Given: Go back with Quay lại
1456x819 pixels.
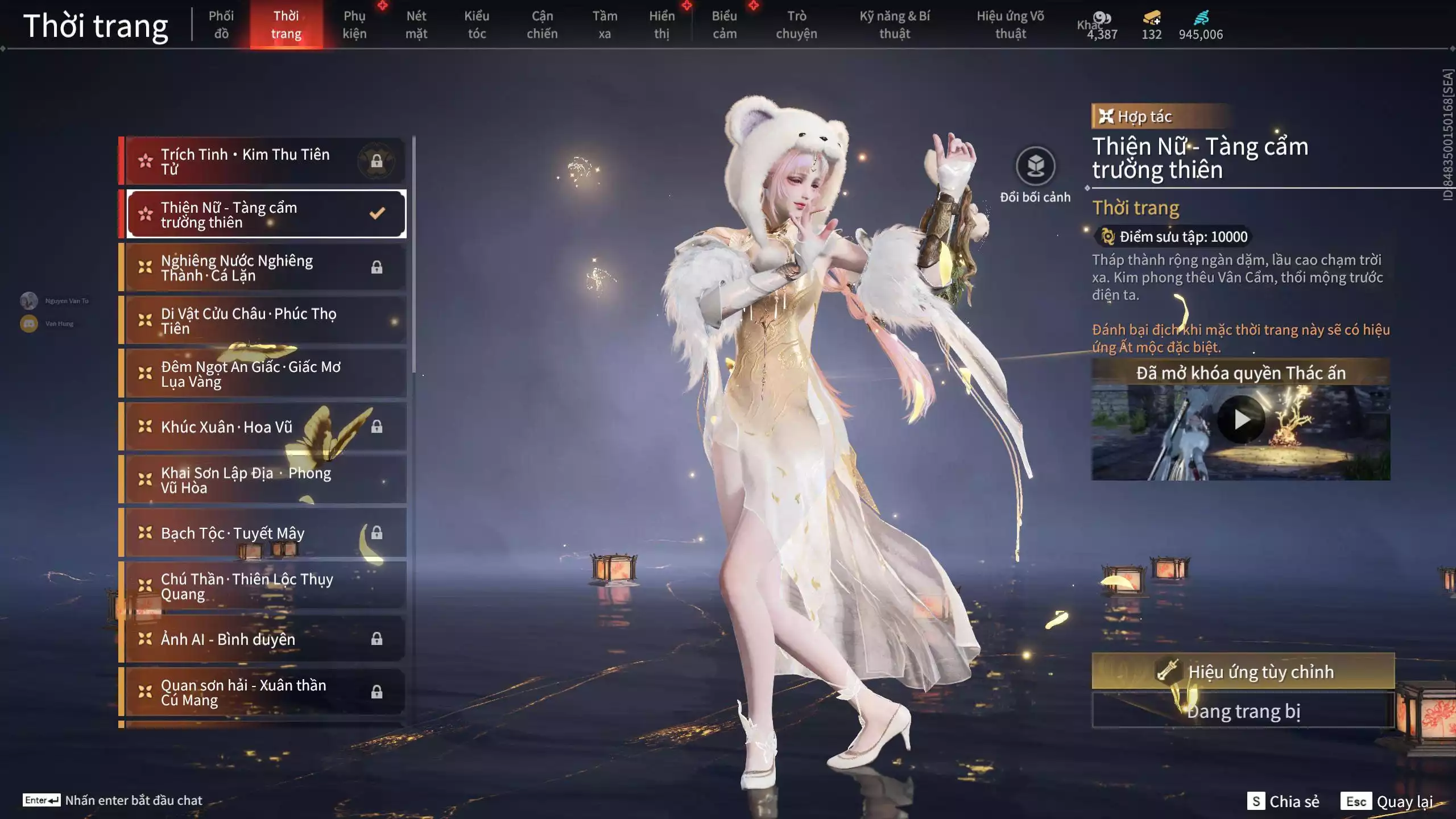Looking at the screenshot, I should coord(1387,801).
